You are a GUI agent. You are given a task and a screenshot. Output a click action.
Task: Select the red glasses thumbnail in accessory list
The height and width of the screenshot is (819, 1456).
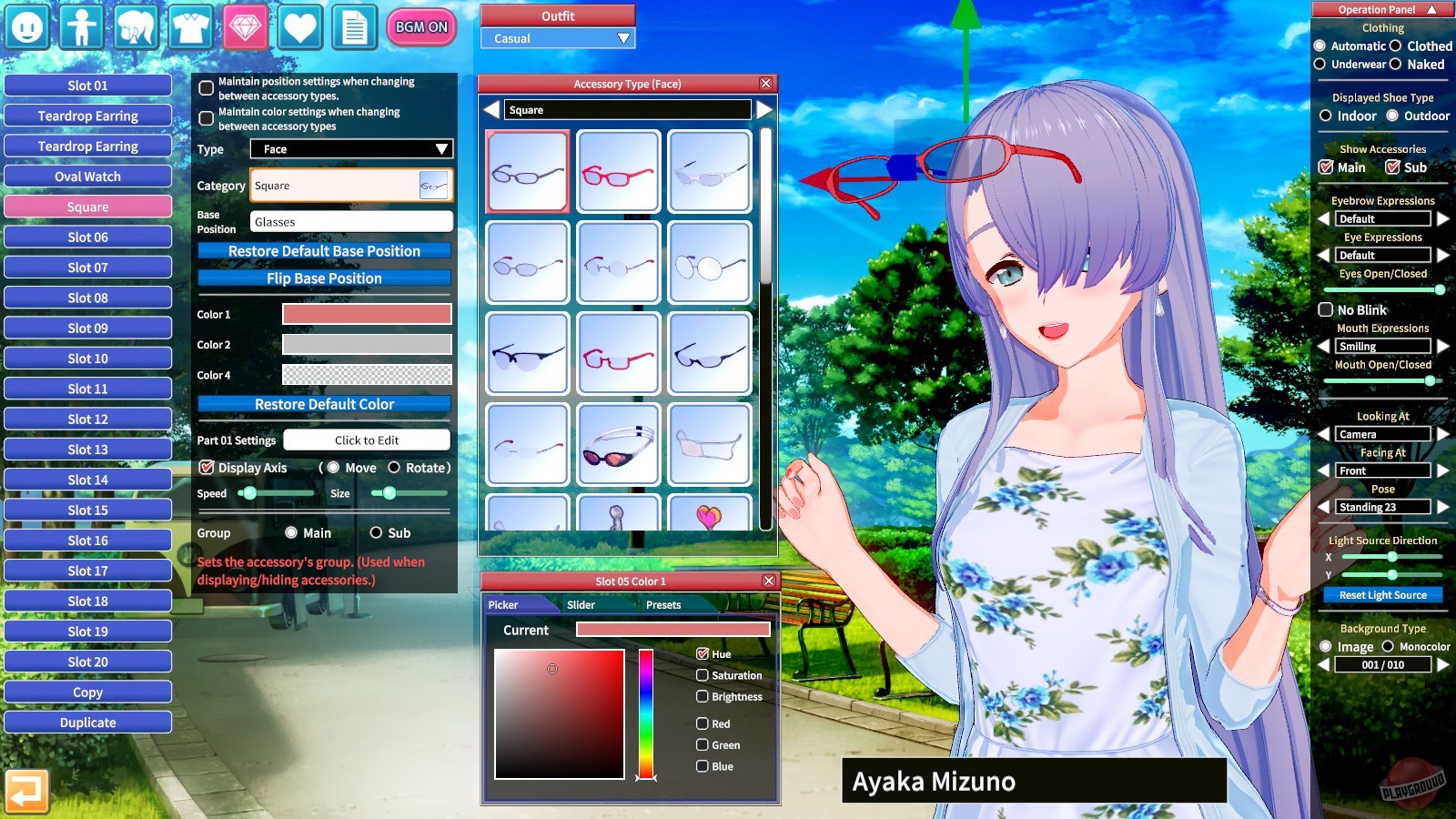coord(618,171)
